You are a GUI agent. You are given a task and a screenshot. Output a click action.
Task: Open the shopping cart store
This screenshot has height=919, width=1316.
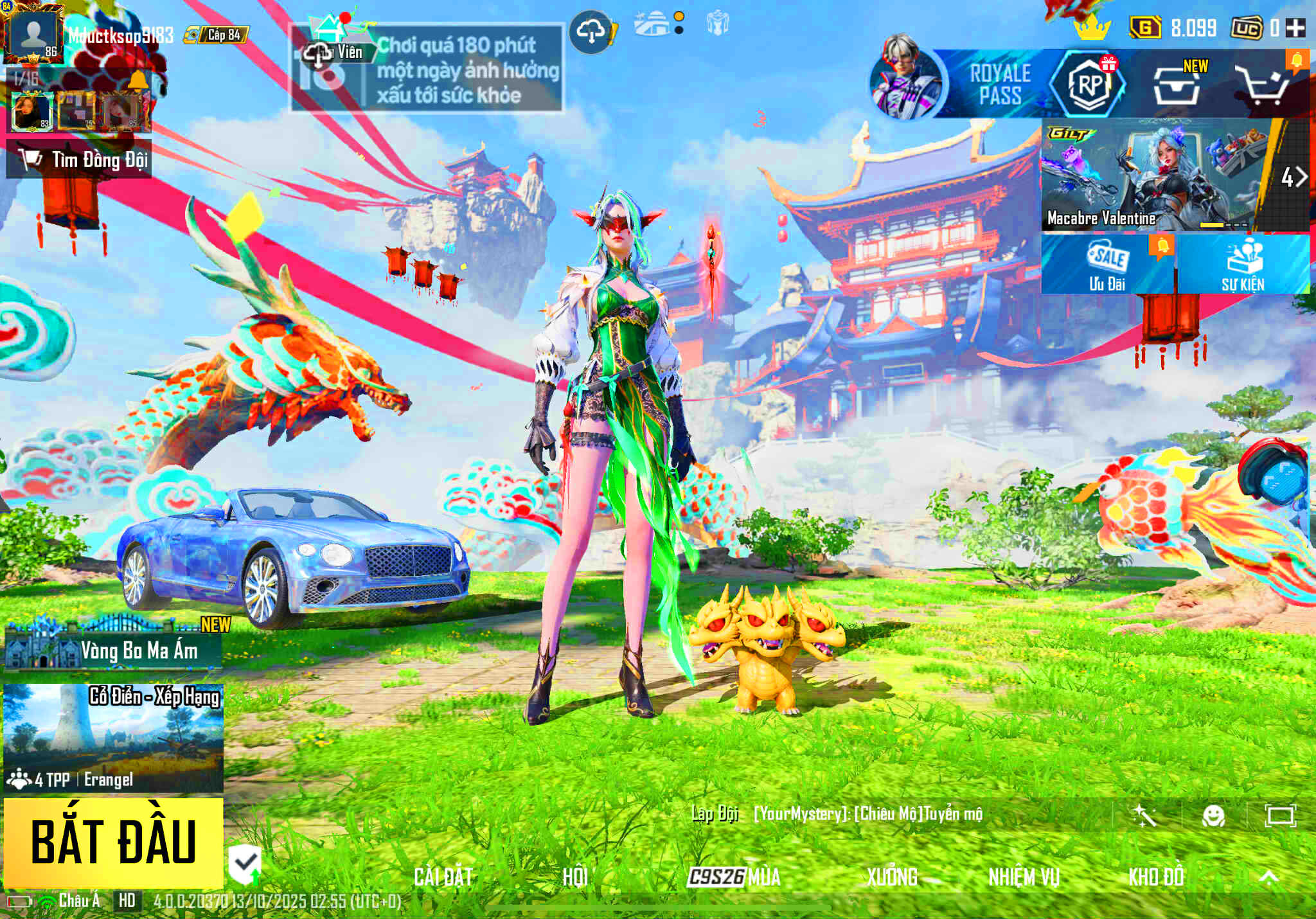(1263, 85)
